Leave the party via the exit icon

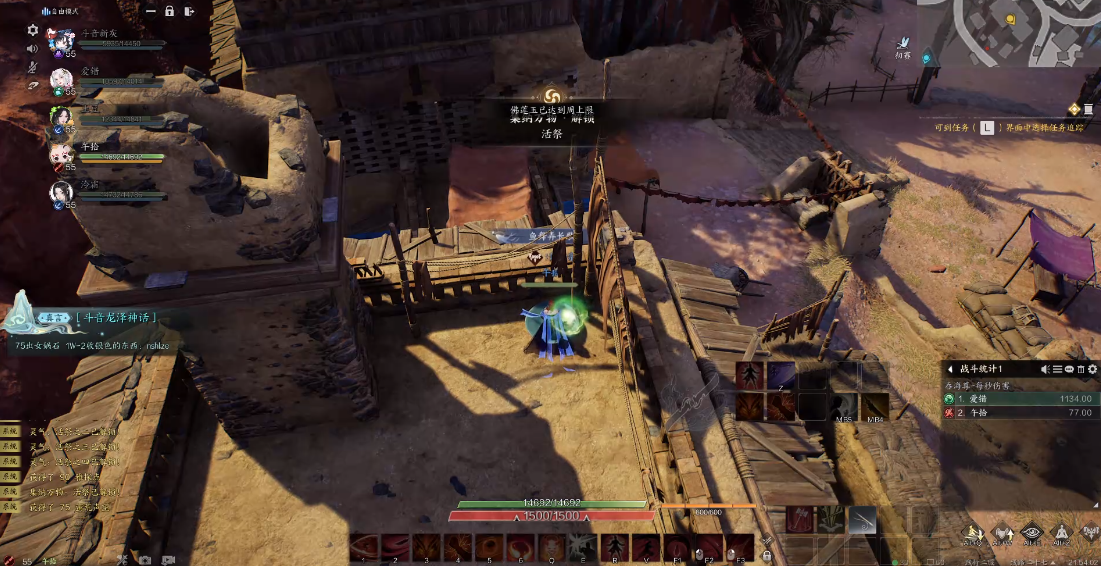(188, 11)
